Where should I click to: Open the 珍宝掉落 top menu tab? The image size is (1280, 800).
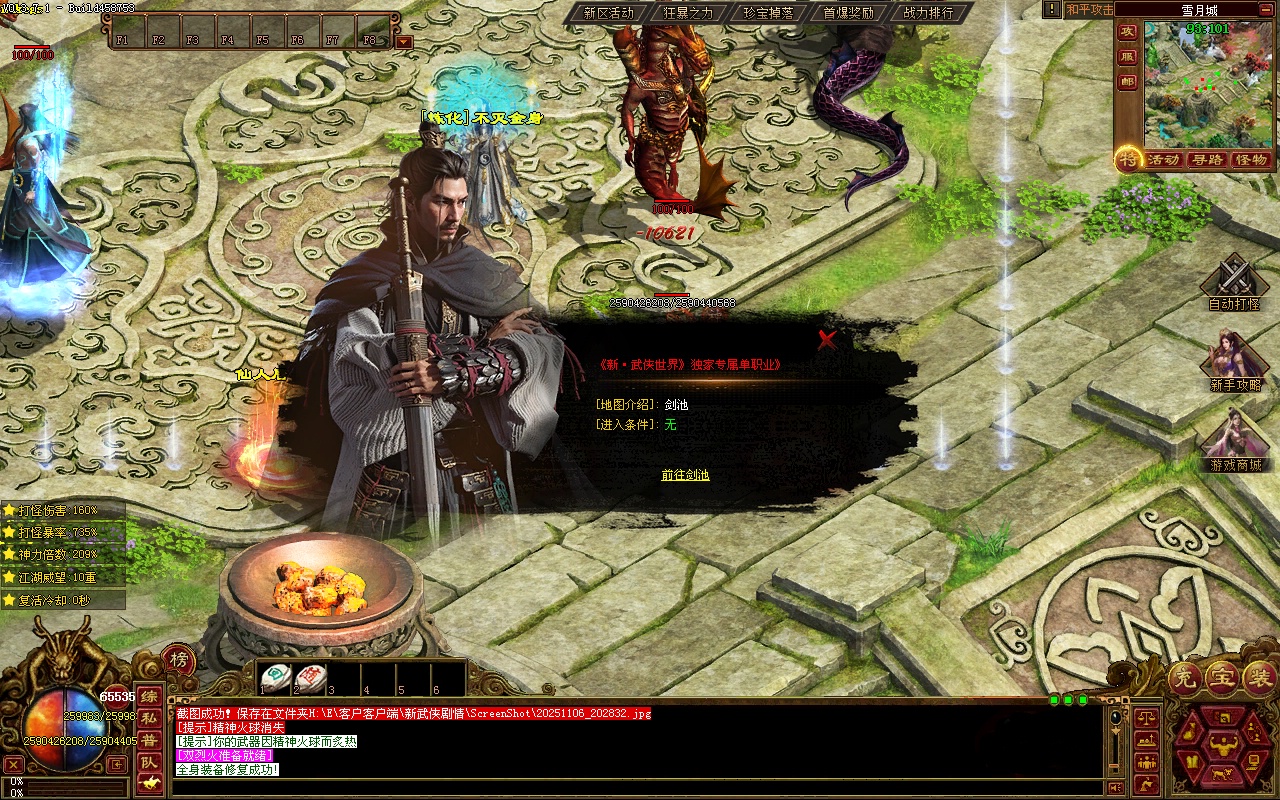coord(768,13)
